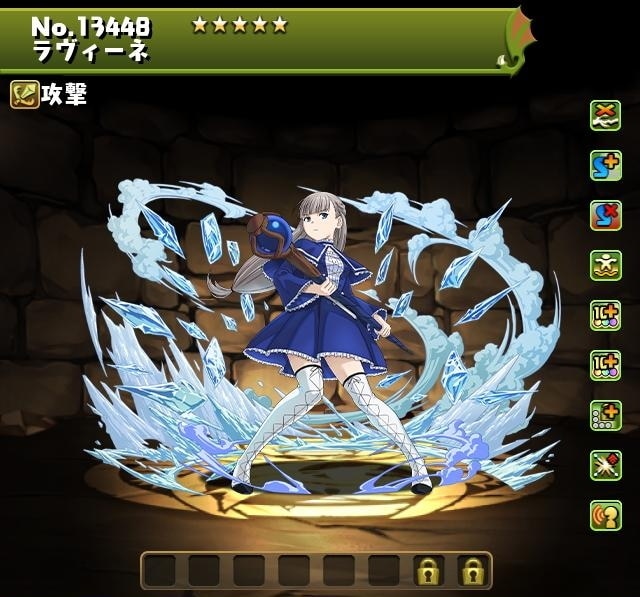Select the orange X over waves awakening icon

[x=605, y=115]
